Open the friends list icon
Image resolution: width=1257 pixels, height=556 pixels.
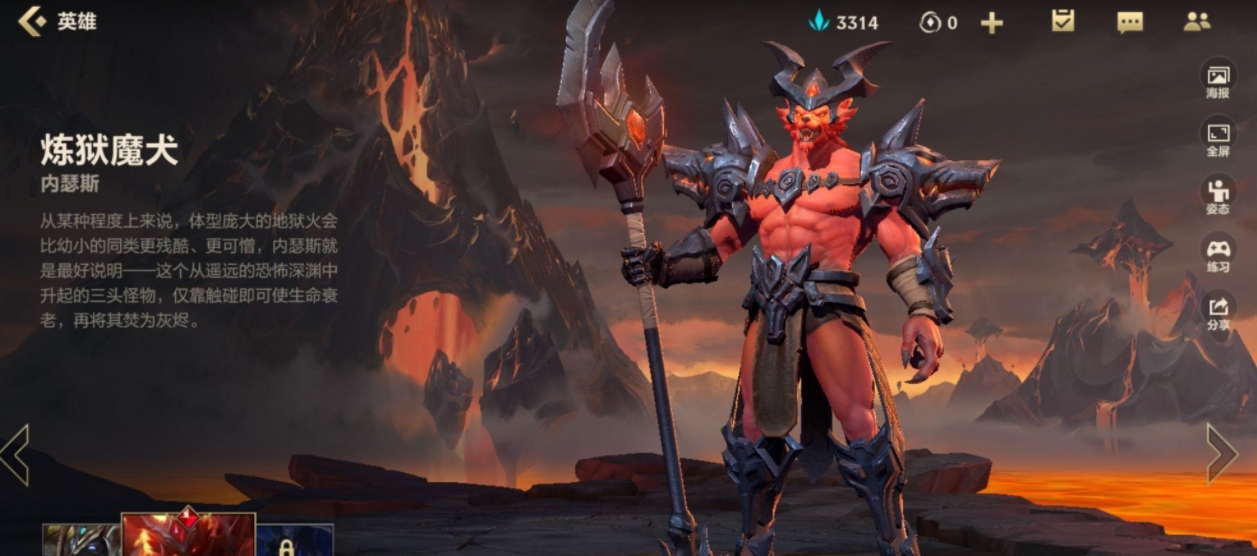[x=1197, y=22]
